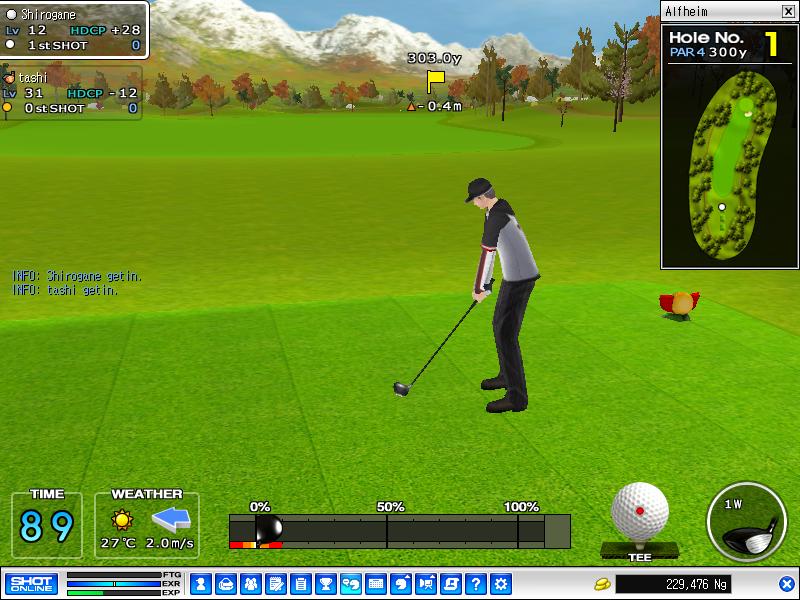Select Shirogane's player score panel
This screenshot has width=800, height=600.
point(74,30)
